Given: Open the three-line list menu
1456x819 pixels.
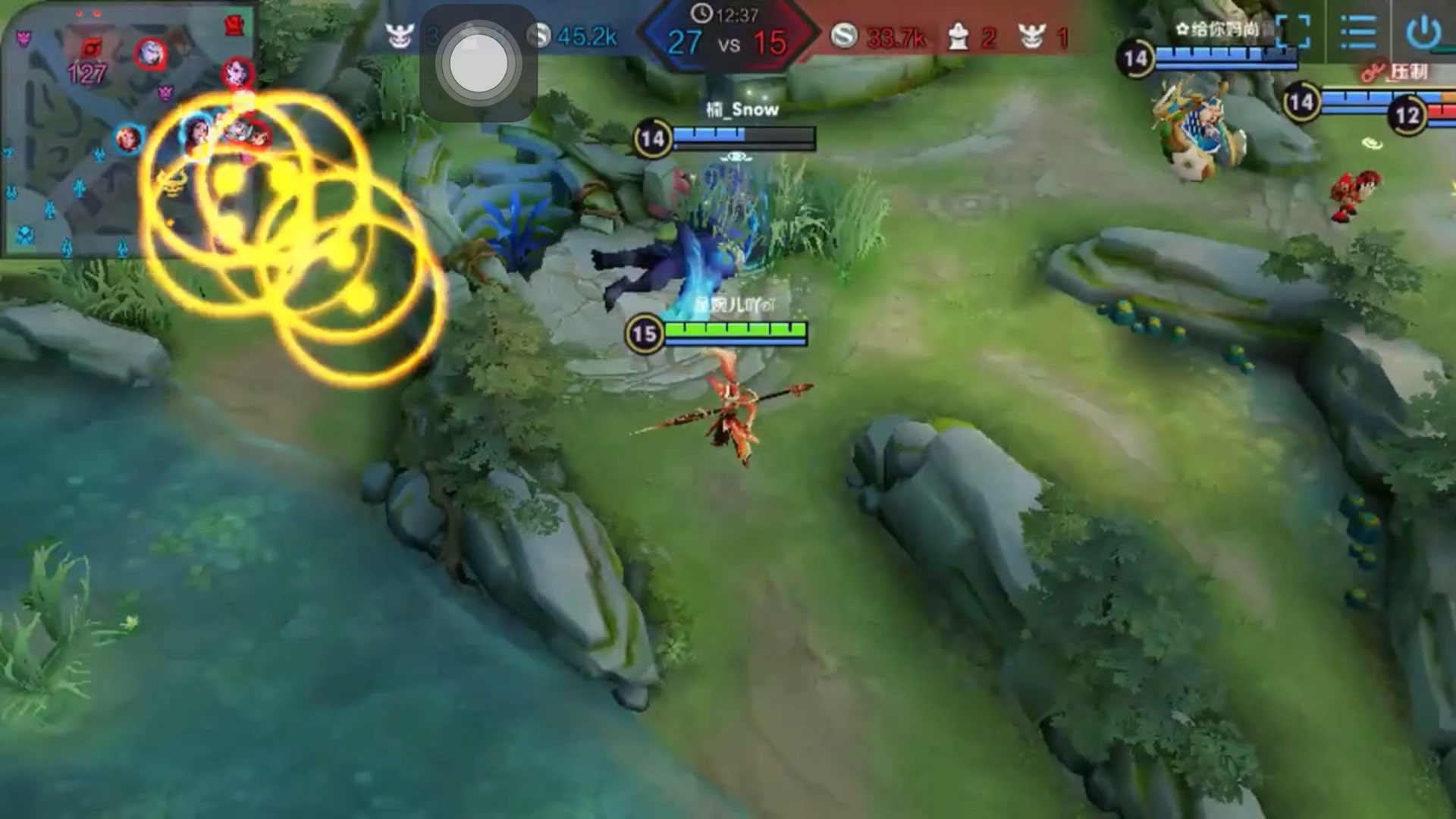Looking at the screenshot, I should click(x=1357, y=33).
